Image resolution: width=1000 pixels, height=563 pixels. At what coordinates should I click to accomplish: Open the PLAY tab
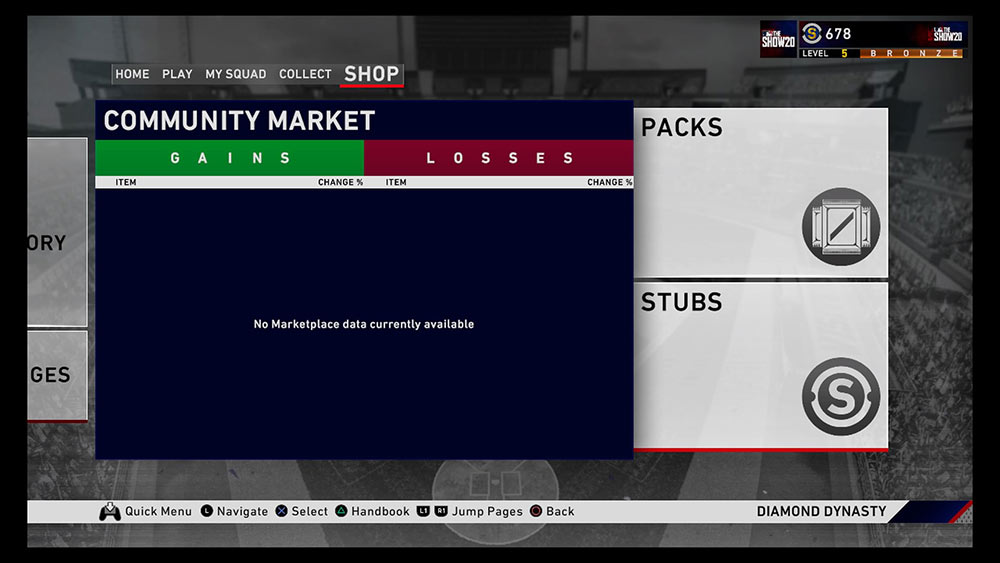[x=177, y=74]
